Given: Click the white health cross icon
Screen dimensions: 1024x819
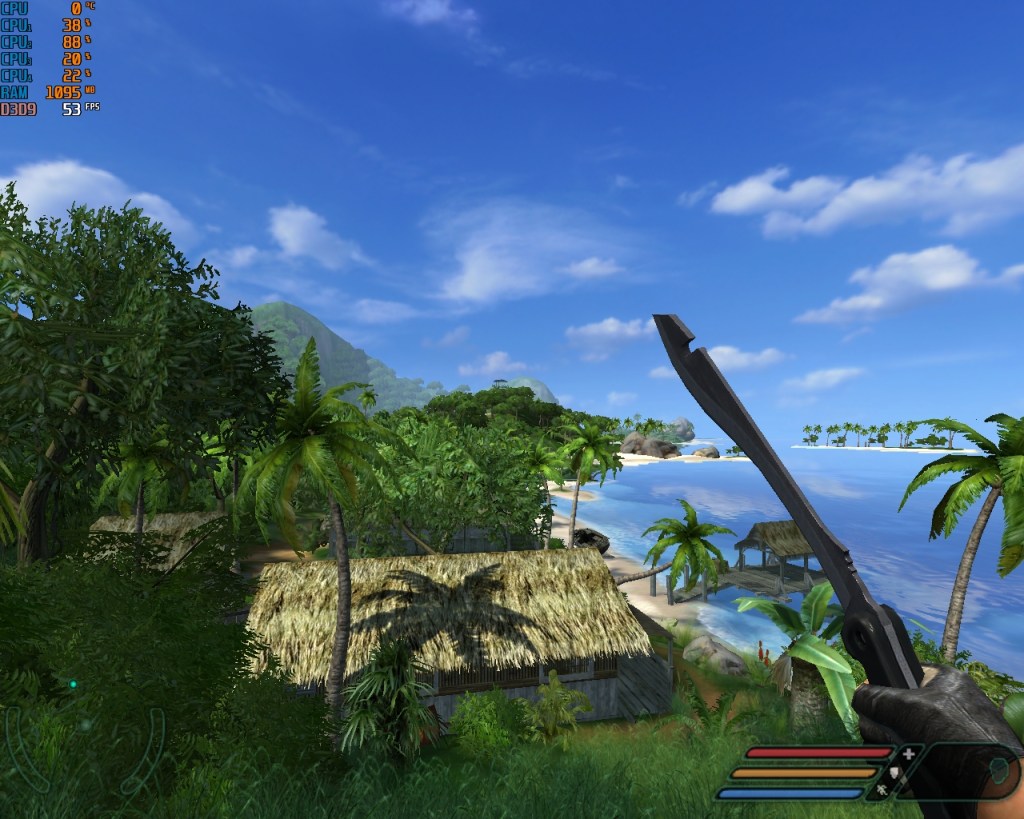Looking at the screenshot, I should (908, 753).
